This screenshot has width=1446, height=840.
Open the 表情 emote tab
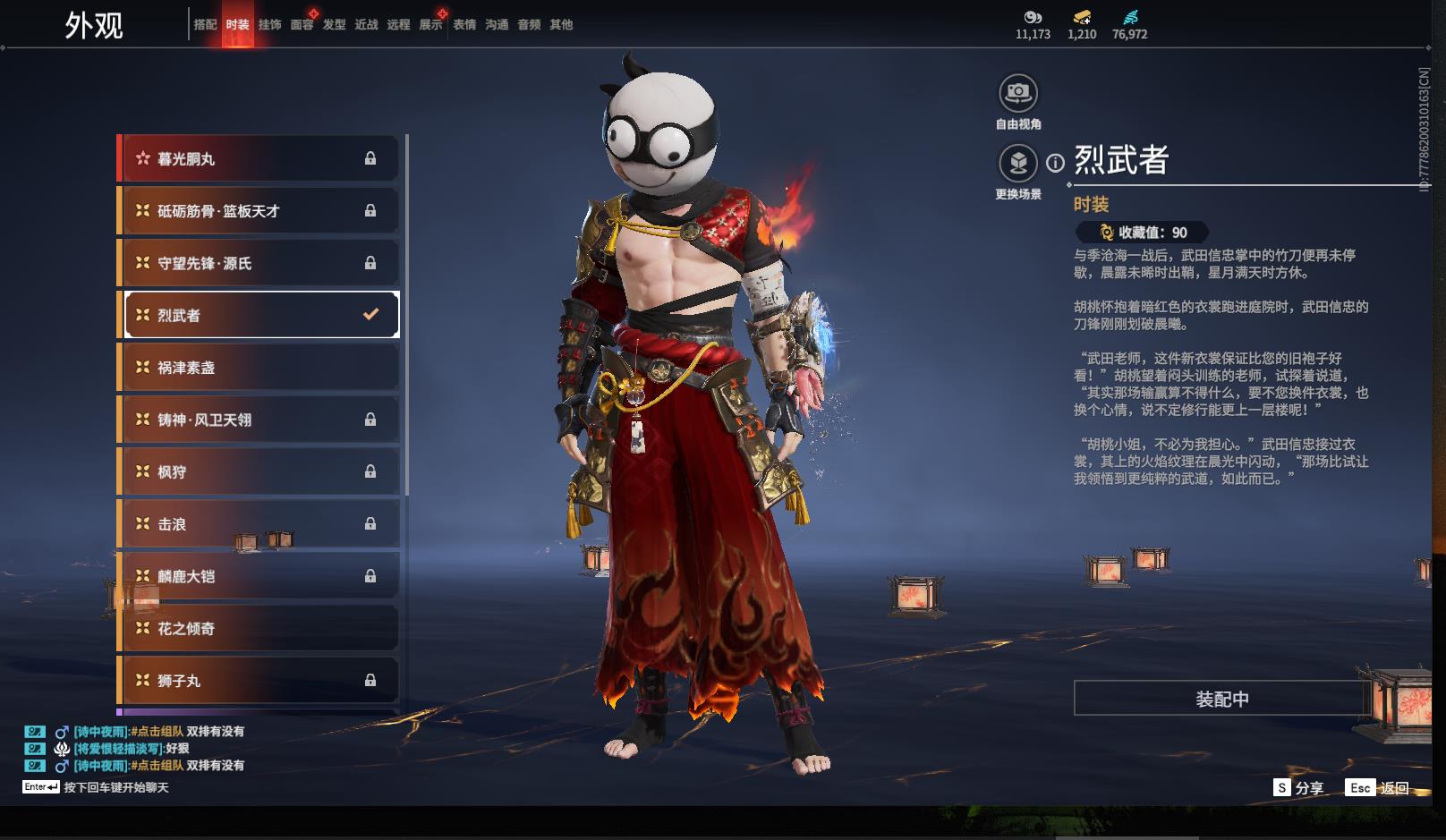click(x=464, y=25)
